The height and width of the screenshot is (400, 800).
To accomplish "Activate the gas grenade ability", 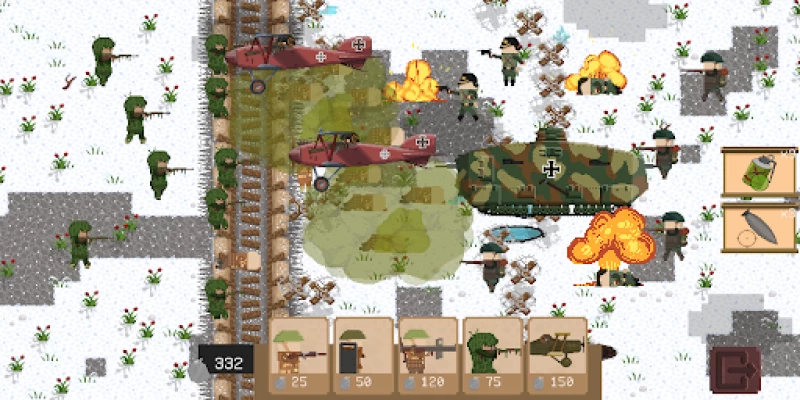I will tap(759, 174).
